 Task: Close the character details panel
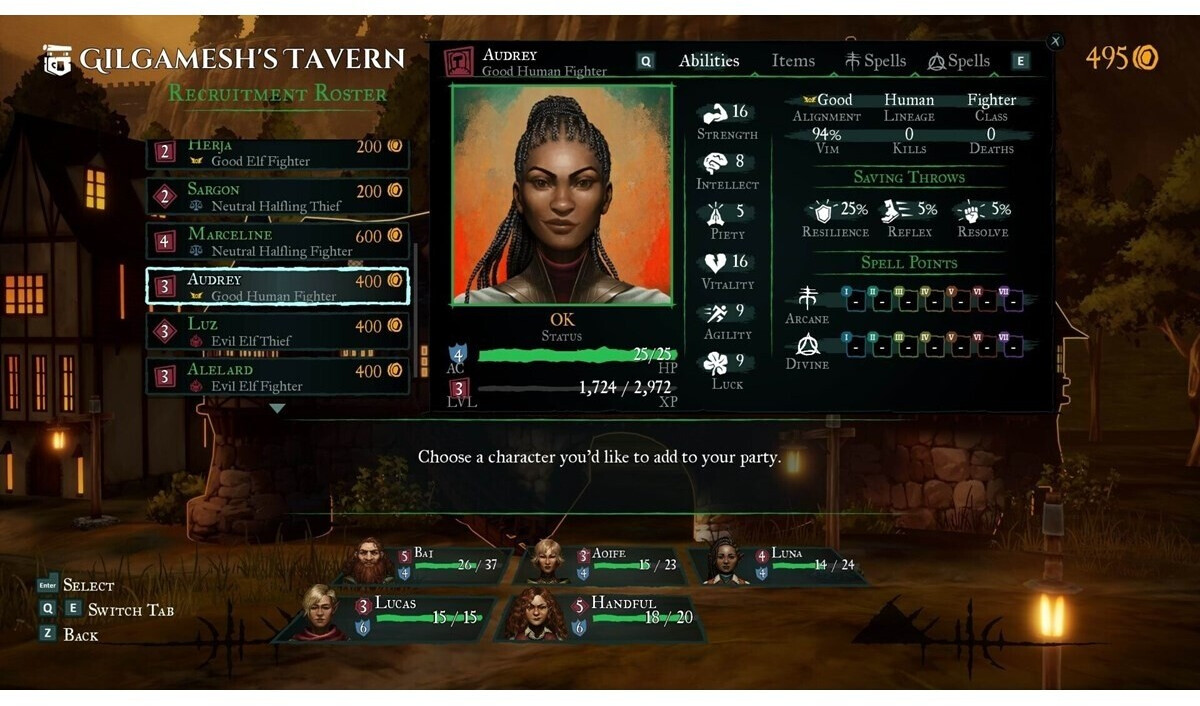pyautogui.click(x=1055, y=41)
